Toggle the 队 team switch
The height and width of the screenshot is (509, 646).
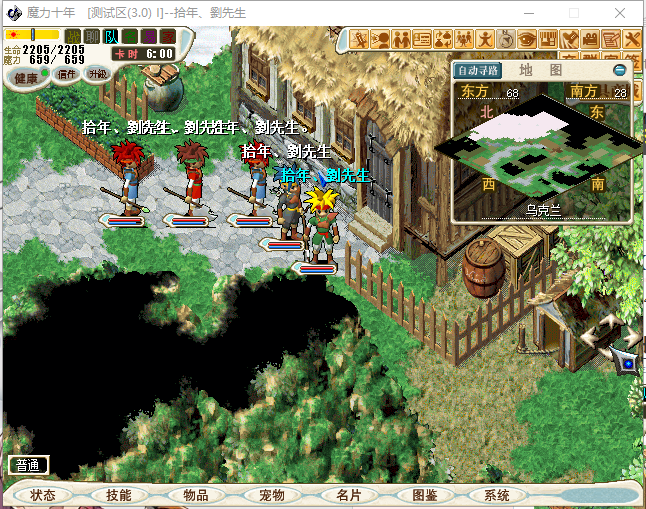111,36
